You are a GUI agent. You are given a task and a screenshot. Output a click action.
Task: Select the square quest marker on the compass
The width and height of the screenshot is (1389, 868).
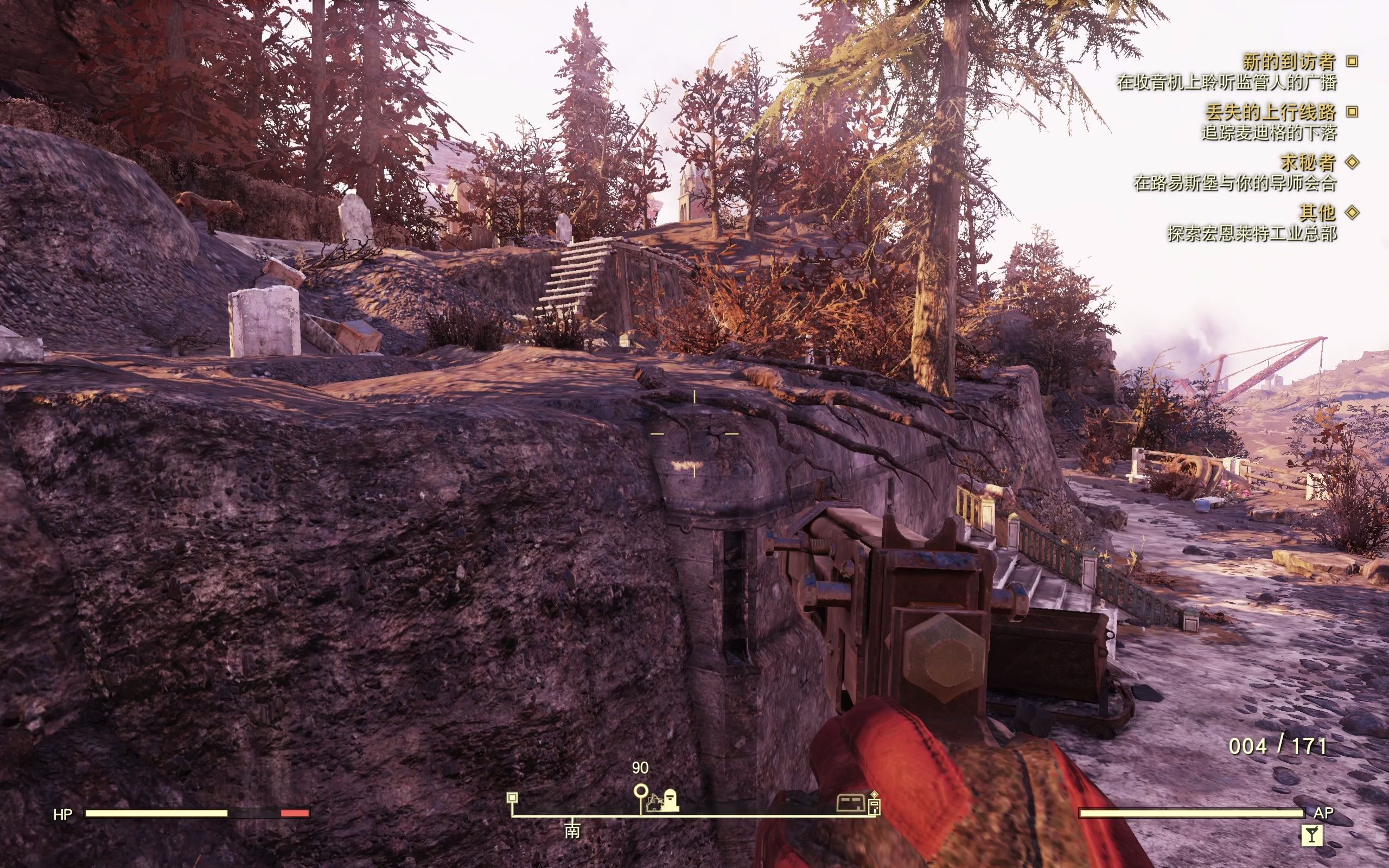click(x=512, y=797)
